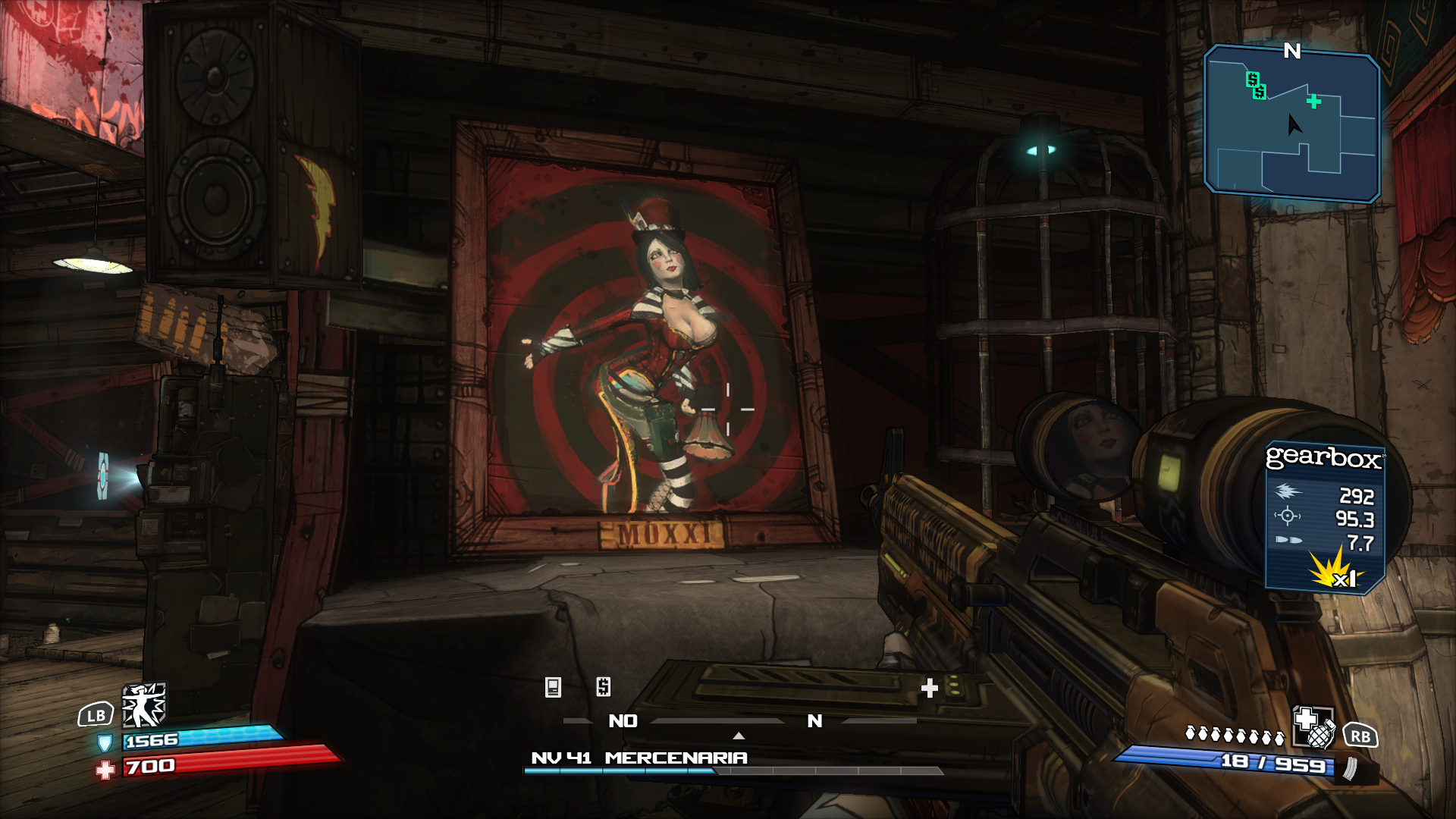The height and width of the screenshot is (819, 1456).
Task: Activate the Gunzerking action skill icon
Action: coord(144,705)
